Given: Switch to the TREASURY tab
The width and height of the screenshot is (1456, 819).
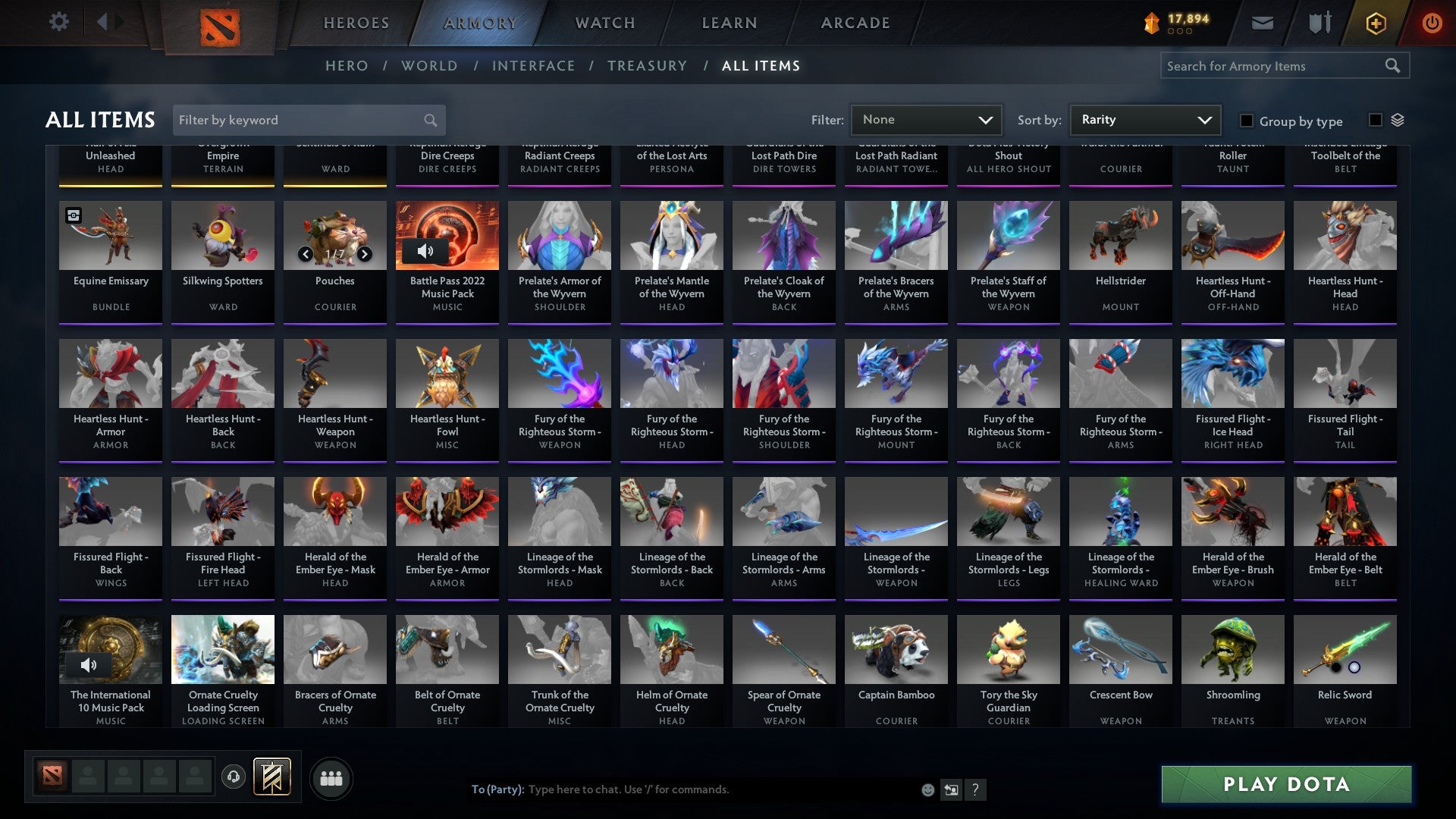Looking at the screenshot, I should coord(648,66).
